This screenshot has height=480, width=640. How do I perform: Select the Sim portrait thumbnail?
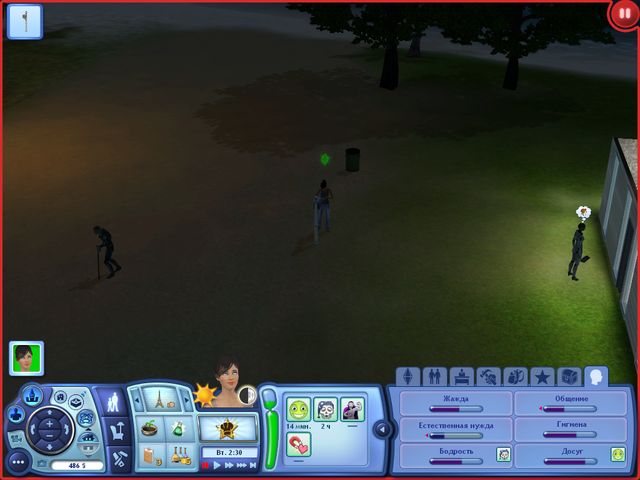click(26, 358)
